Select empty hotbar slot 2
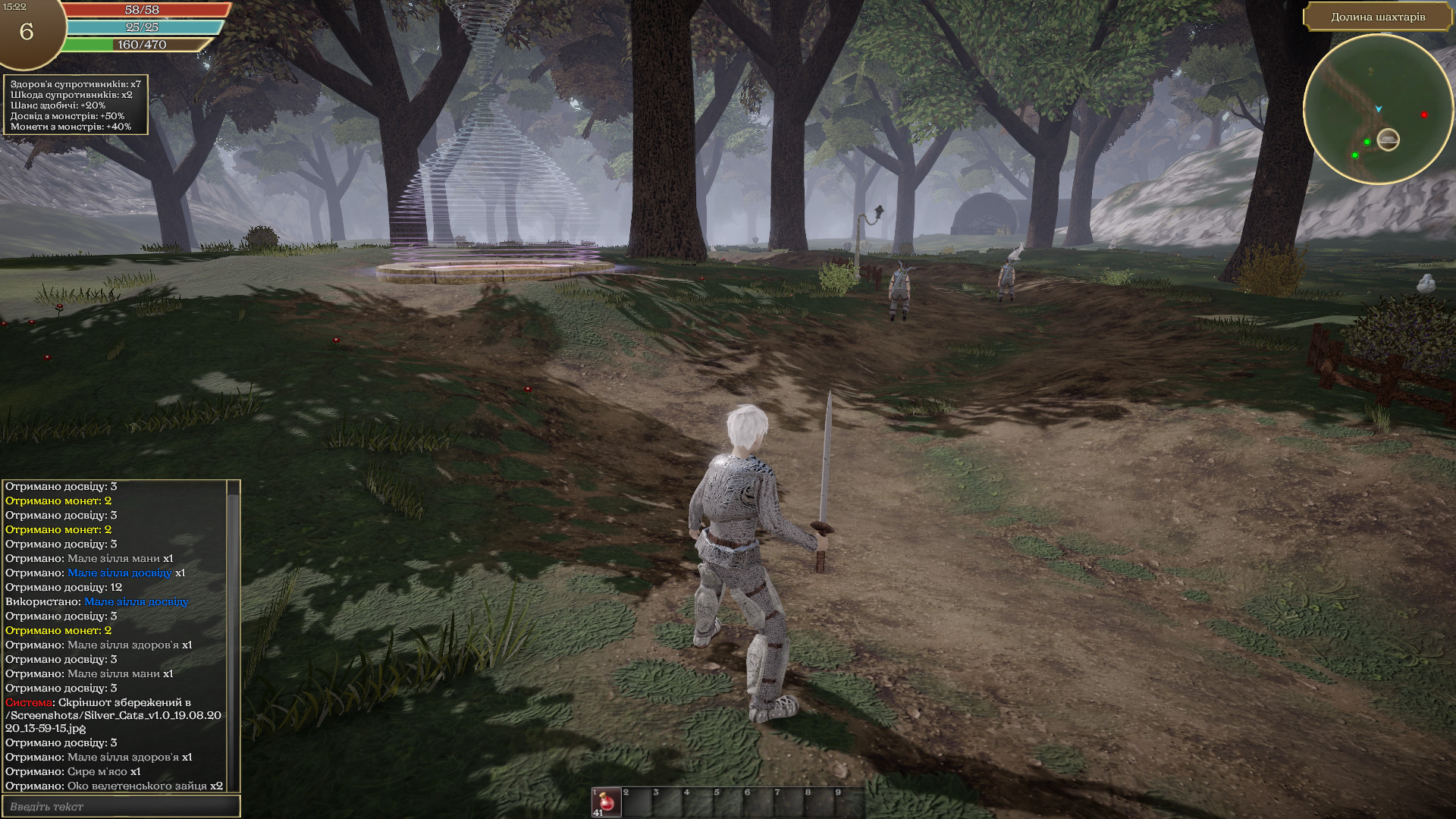Image resolution: width=1456 pixels, height=819 pixels. (x=636, y=802)
